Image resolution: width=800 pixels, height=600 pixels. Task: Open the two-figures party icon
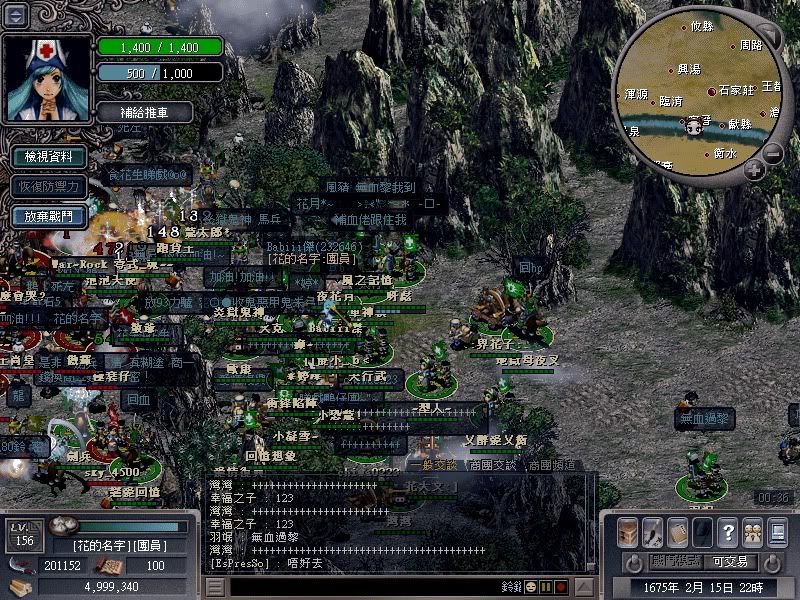[752, 532]
